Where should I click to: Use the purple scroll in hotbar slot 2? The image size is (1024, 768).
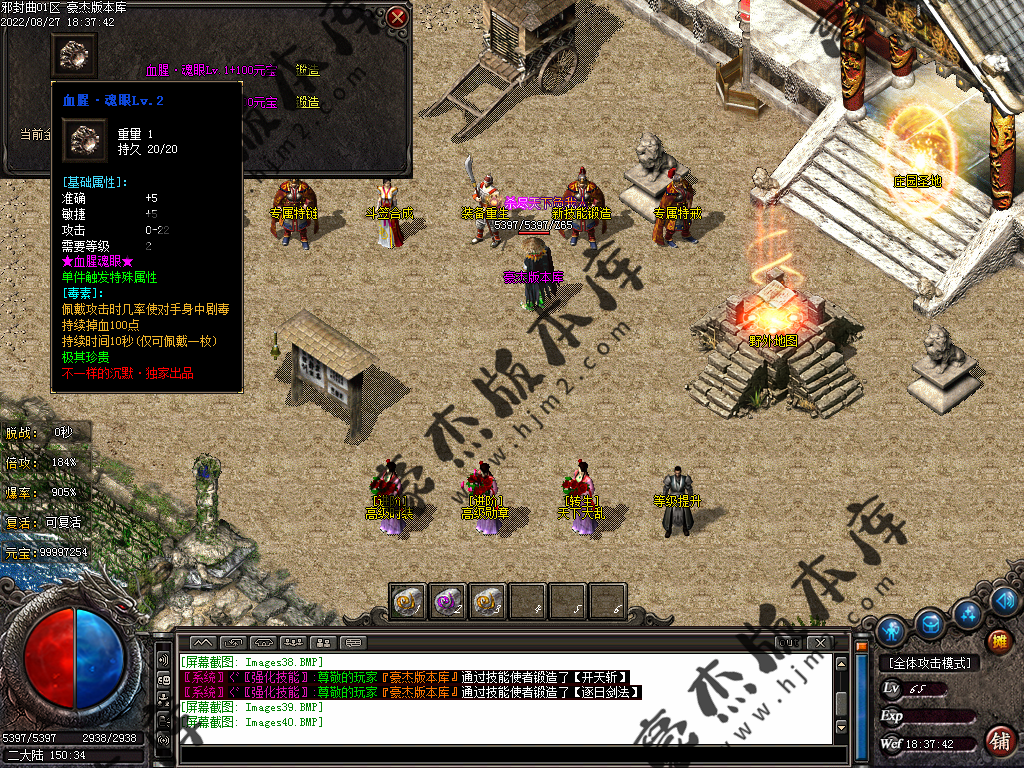click(447, 601)
